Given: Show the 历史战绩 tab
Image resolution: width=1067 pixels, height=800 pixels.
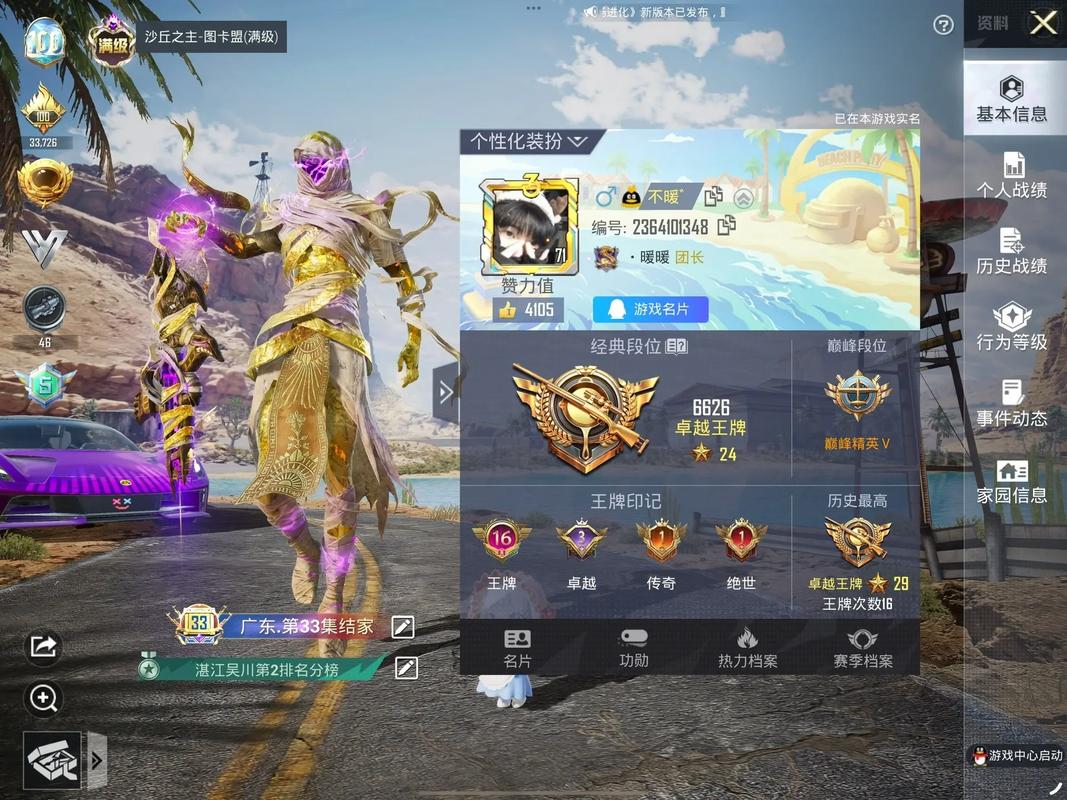Looking at the screenshot, I should tap(1011, 251).
